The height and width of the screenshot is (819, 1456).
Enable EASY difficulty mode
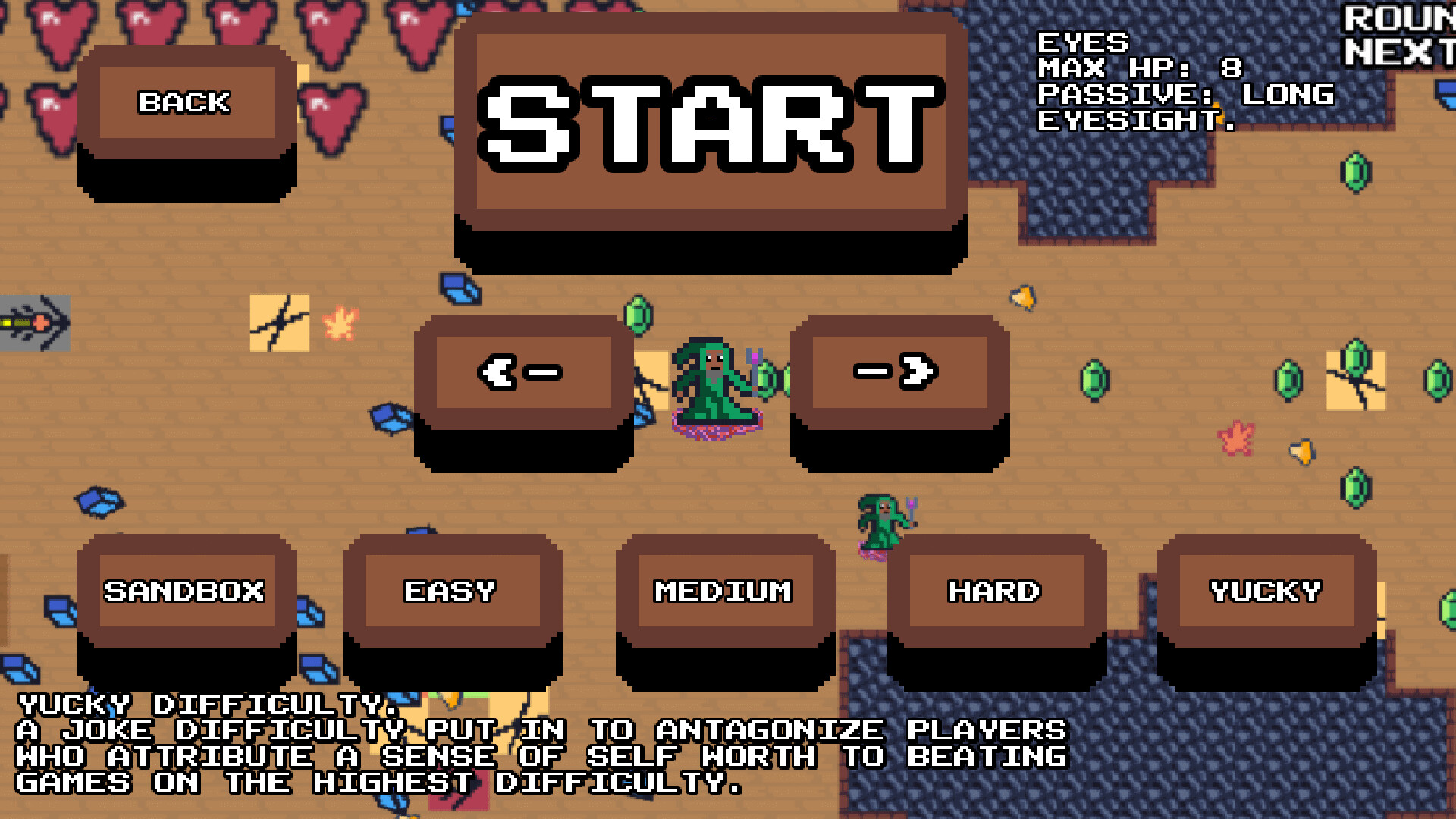tap(450, 590)
